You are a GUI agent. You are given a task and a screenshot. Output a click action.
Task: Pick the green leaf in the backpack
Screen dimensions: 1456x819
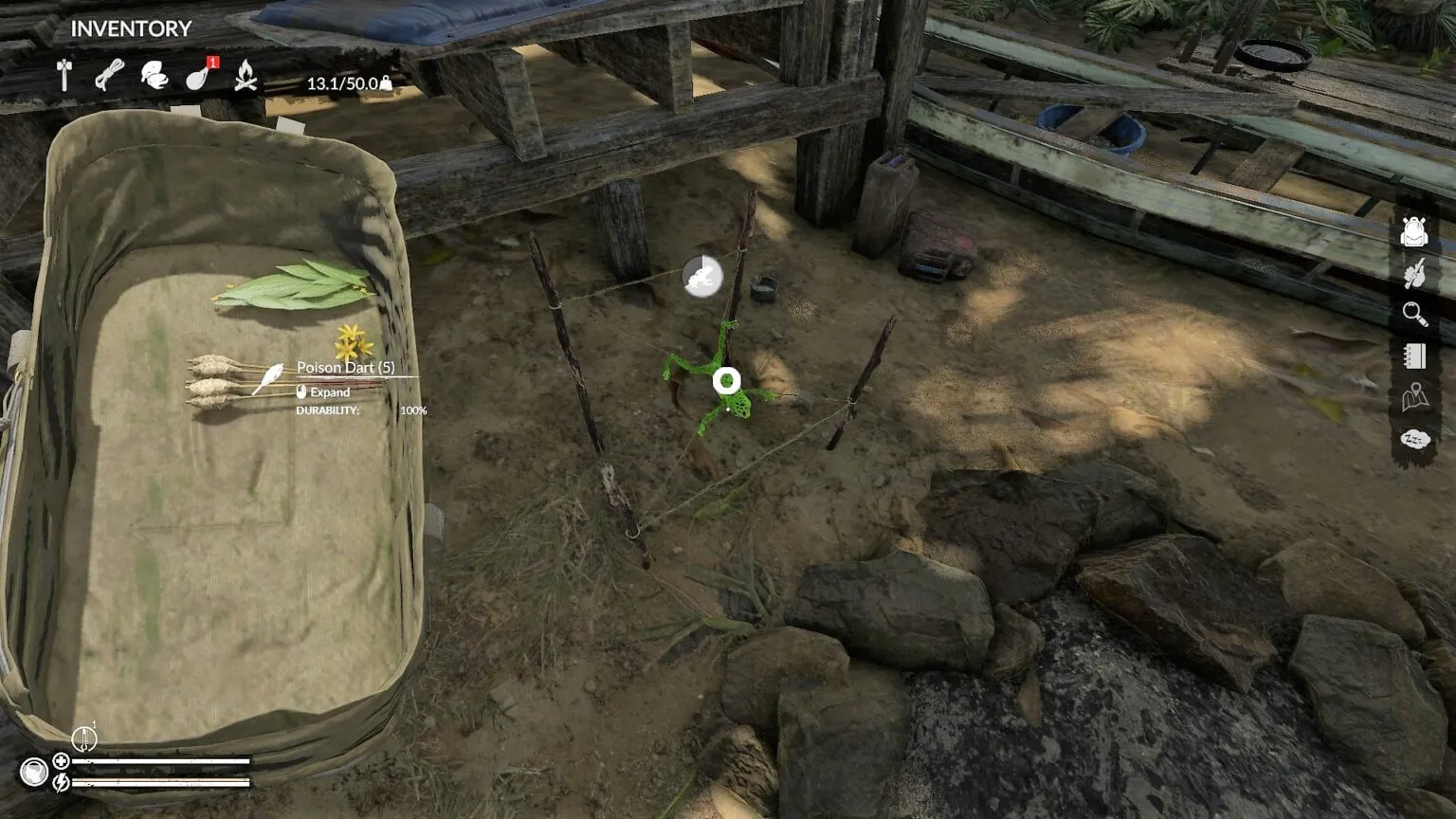pyautogui.click(x=294, y=285)
